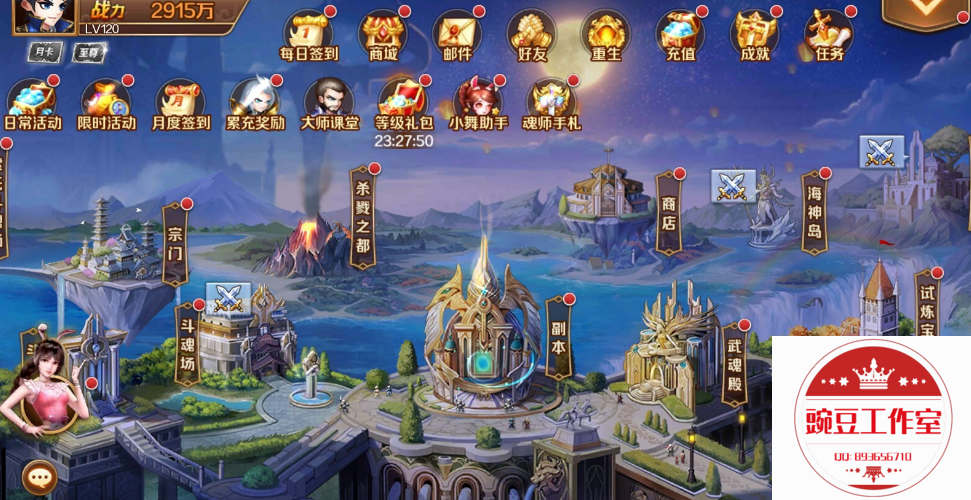Open the 等级礼包 level gift pack

tap(403, 103)
